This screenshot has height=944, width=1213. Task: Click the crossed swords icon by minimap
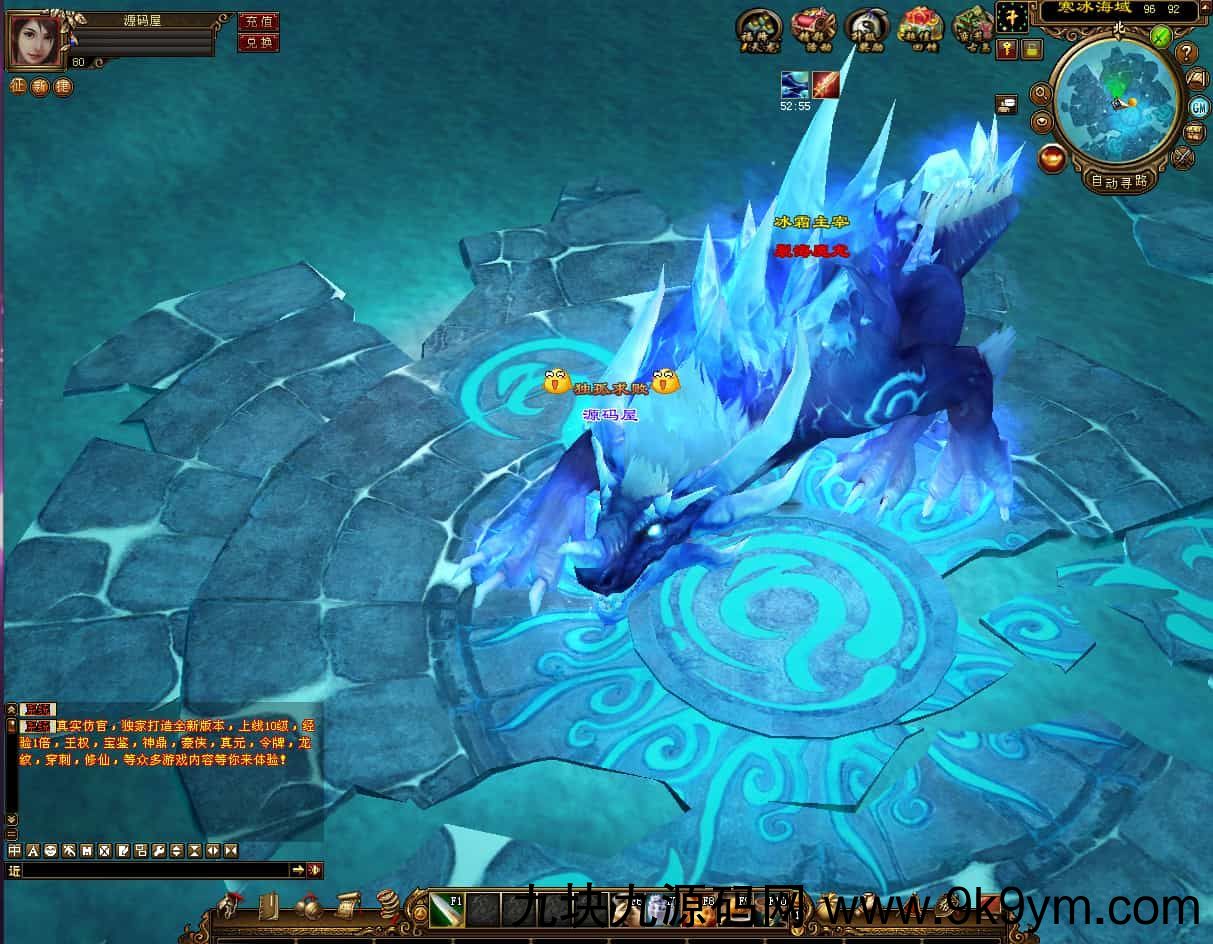coord(1184,157)
